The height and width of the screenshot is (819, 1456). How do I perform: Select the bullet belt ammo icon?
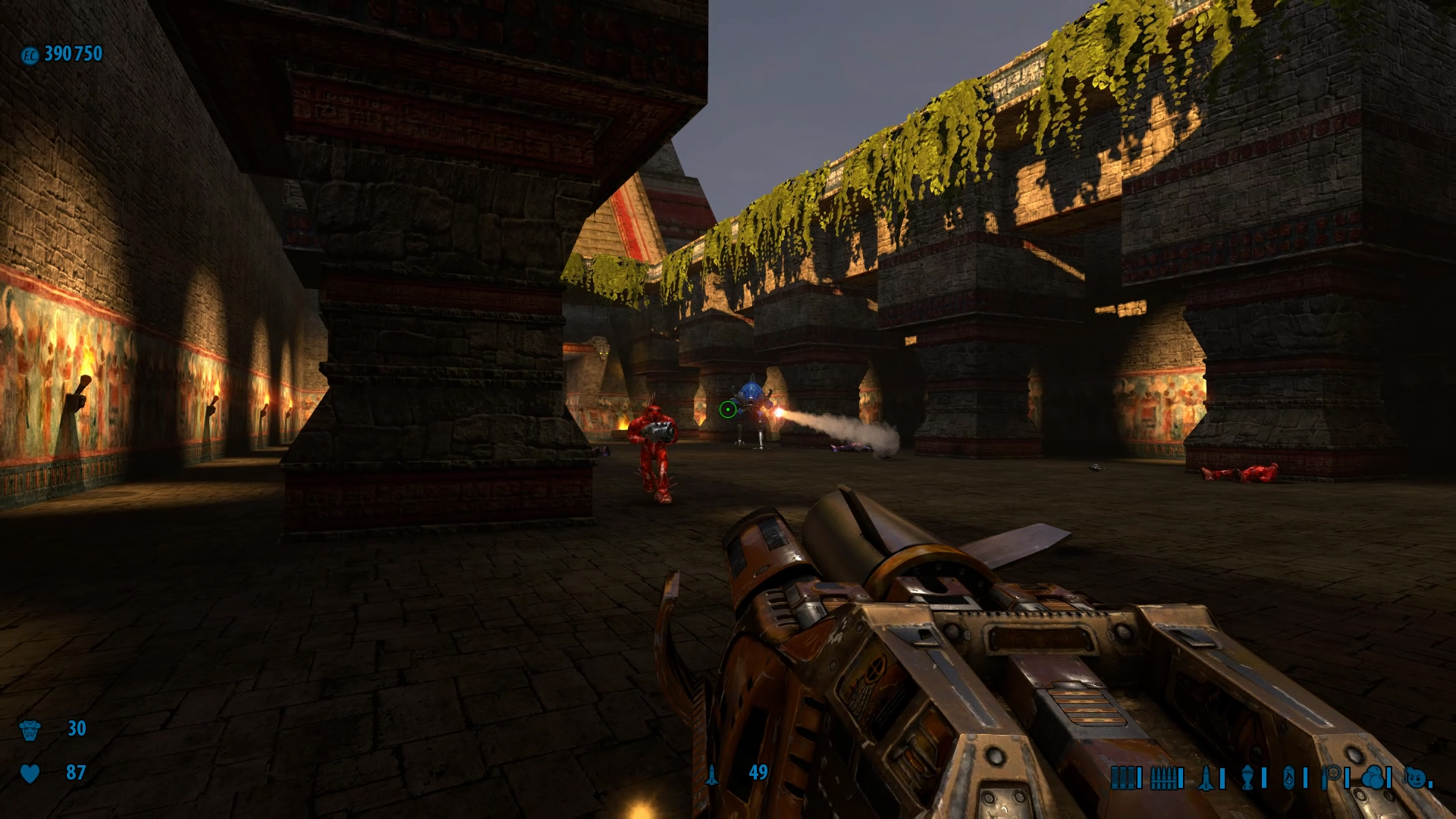point(1163,778)
